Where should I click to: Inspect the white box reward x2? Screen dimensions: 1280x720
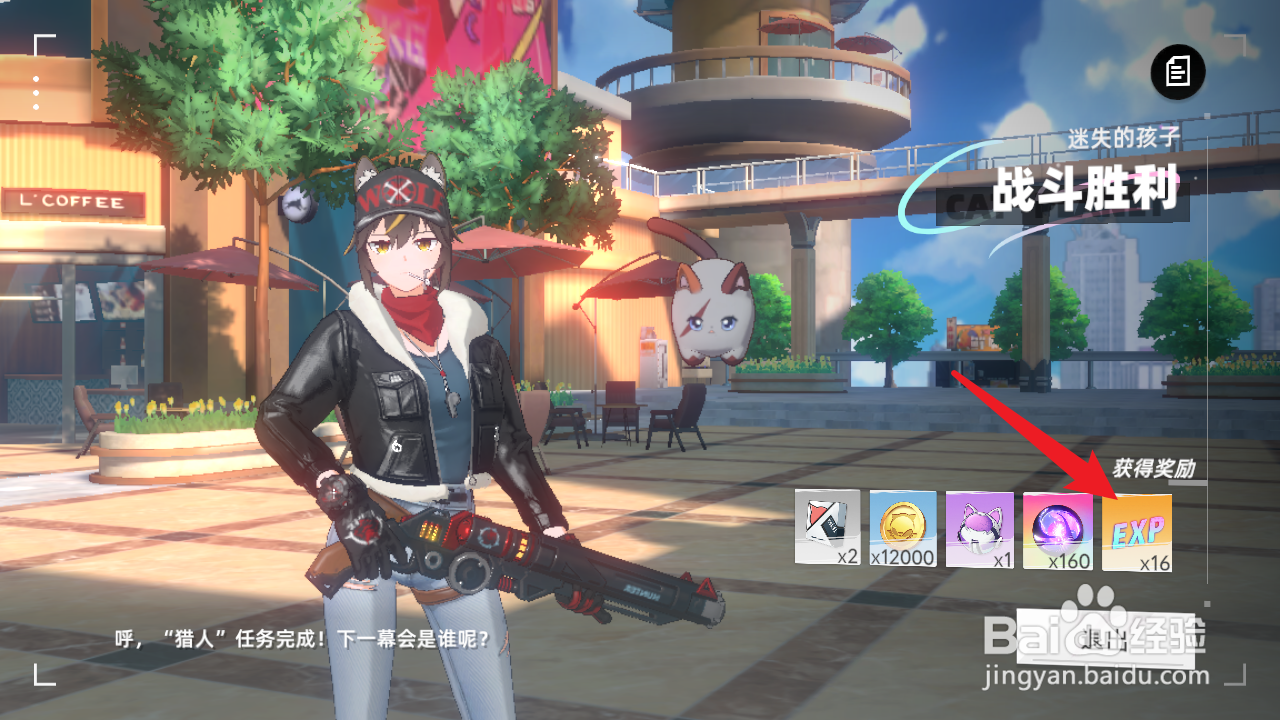tap(827, 528)
